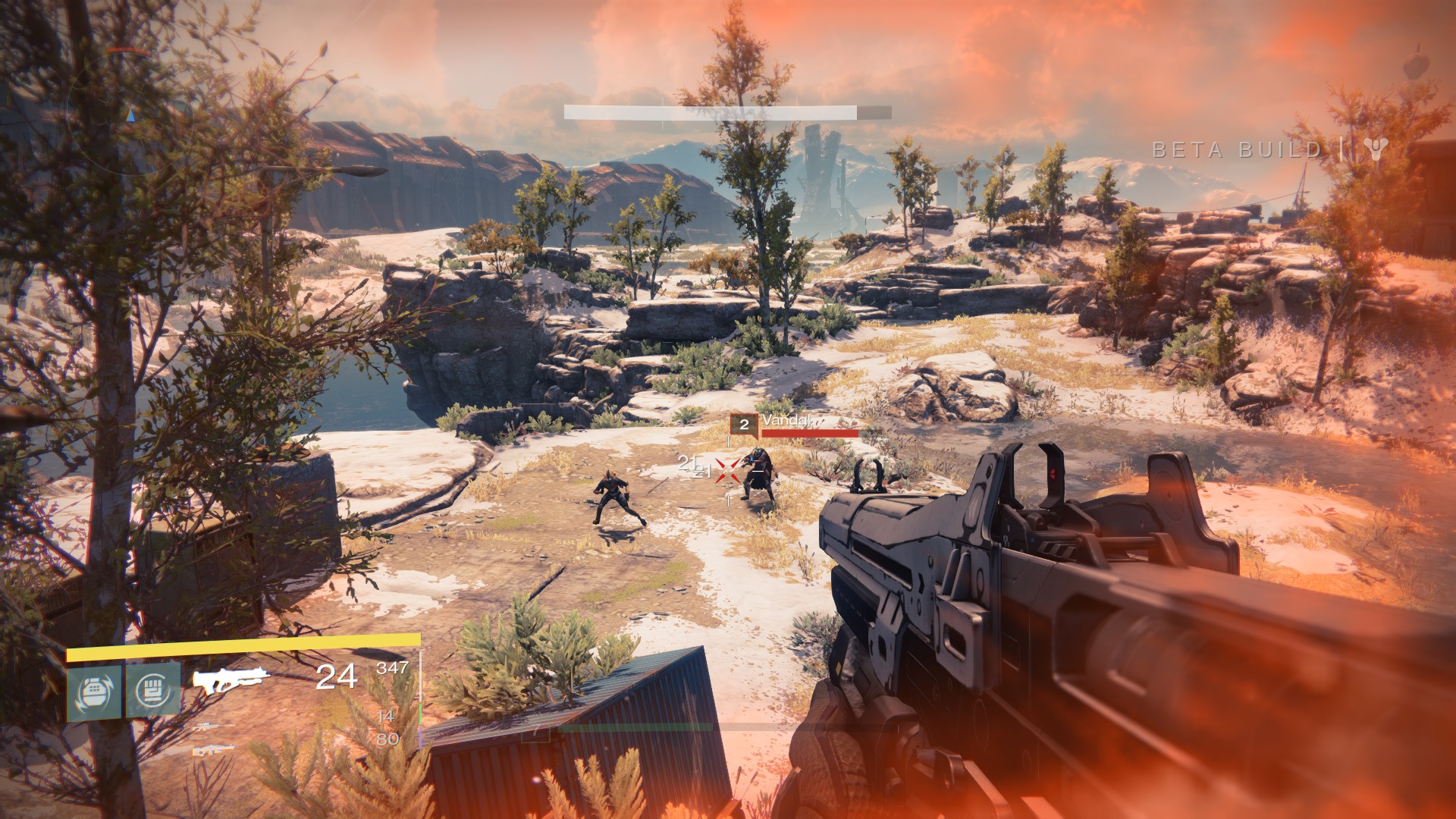Select the heavy machine gun weapon icon
This screenshot has width=1456, height=819.
pyautogui.click(x=212, y=750)
